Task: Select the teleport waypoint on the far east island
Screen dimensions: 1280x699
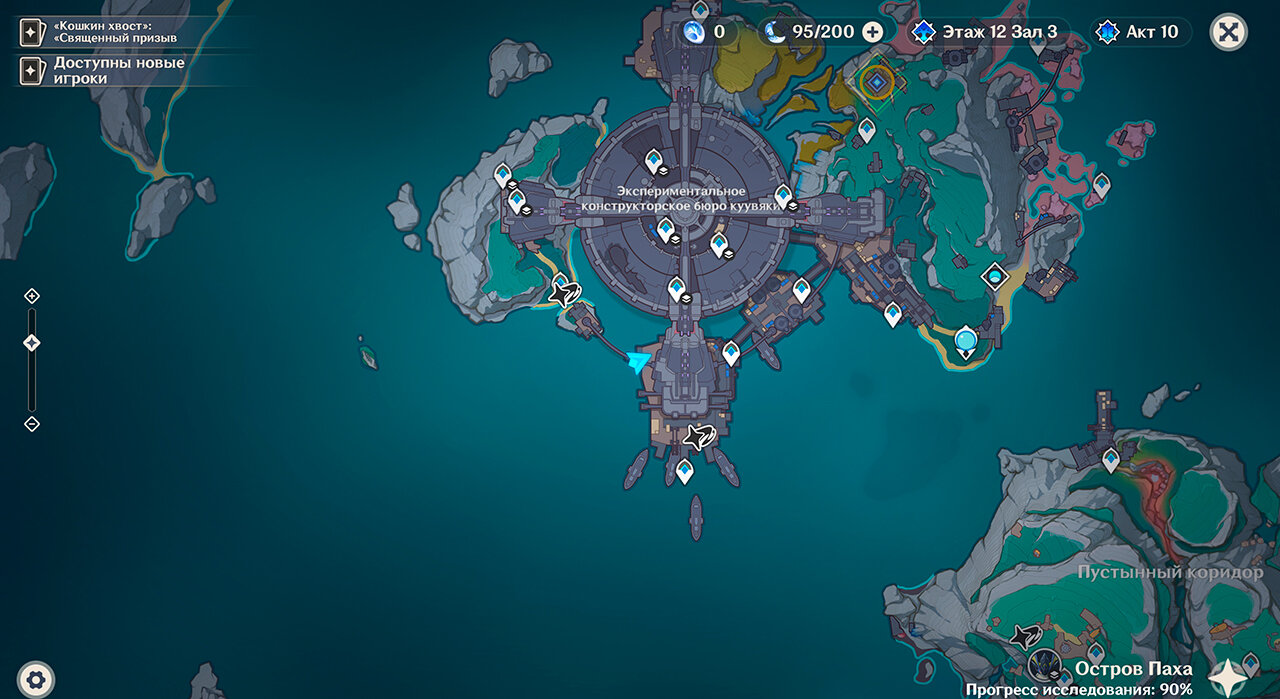Action: (1101, 185)
